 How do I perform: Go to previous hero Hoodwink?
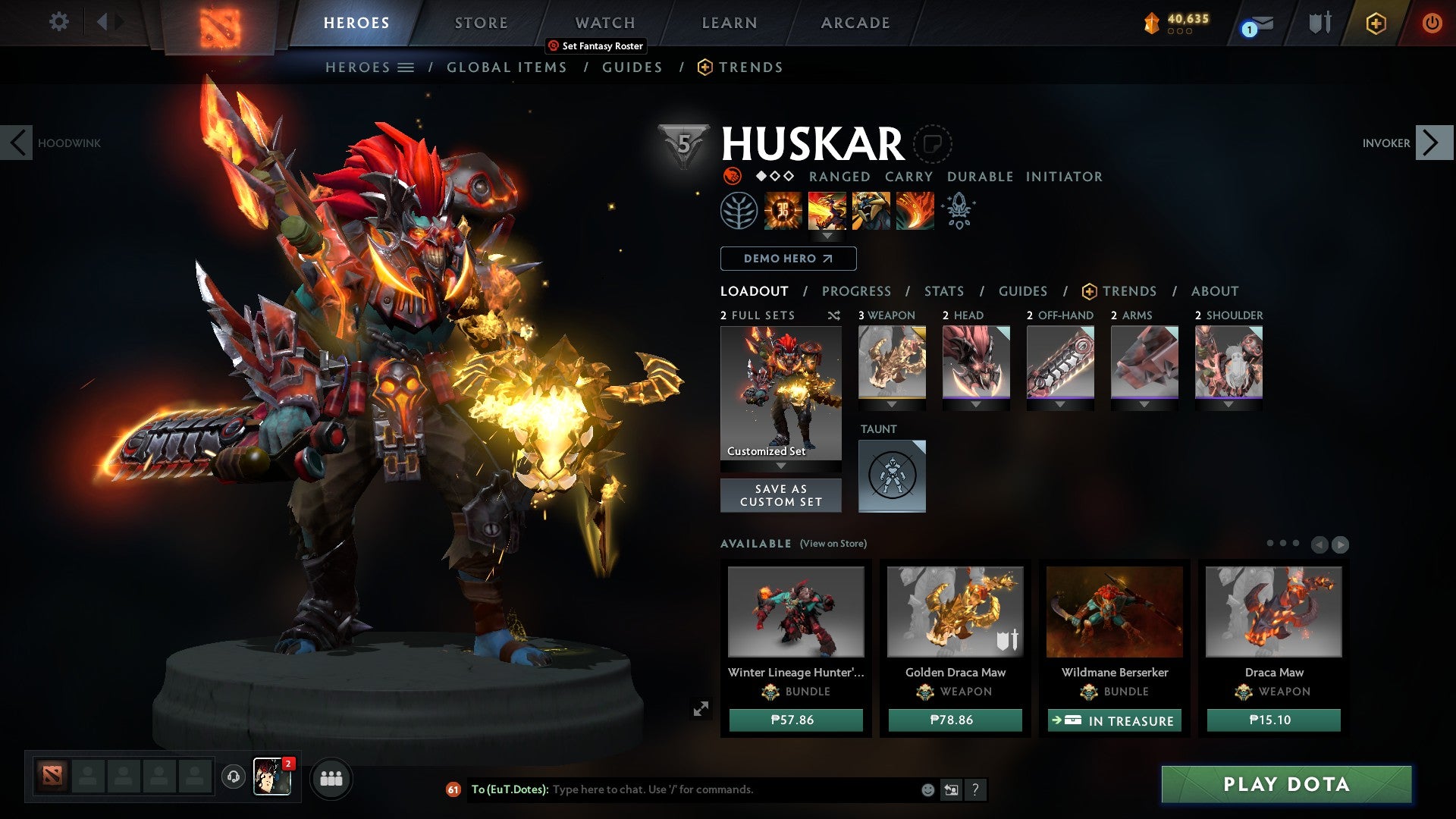point(17,143)
